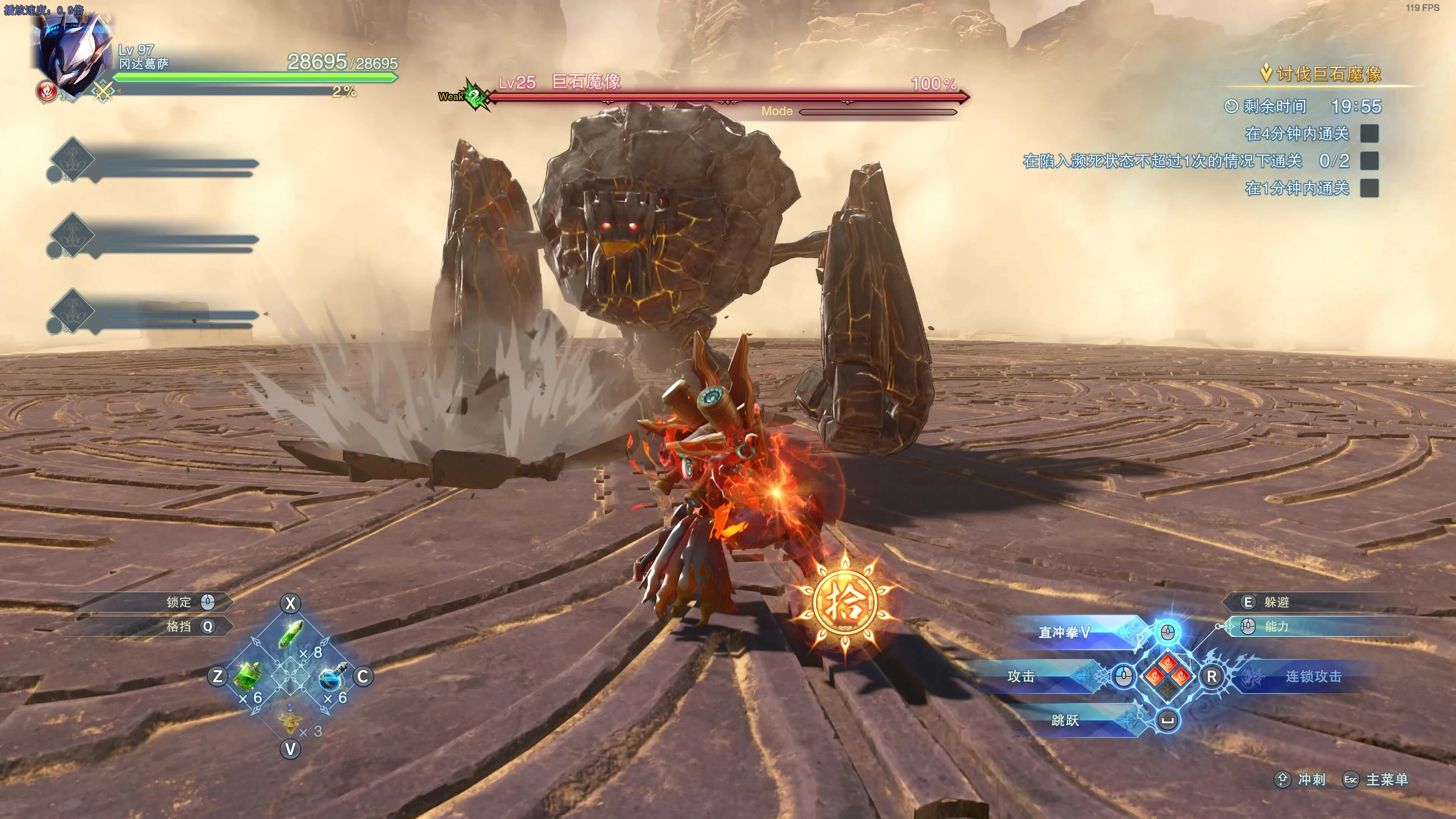This screenshot has height=819, width=1456.
Task: Trigger the 跳跃 jump action
Action: coord(1065,720)
